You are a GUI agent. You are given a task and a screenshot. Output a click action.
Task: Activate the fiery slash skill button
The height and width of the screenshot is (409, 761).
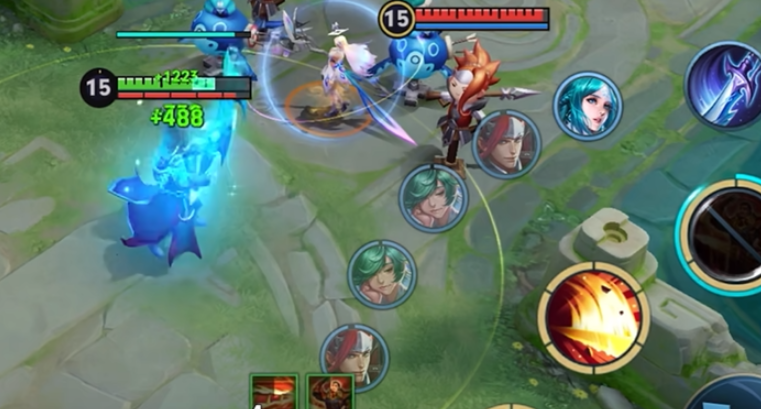tap(594, 317)
